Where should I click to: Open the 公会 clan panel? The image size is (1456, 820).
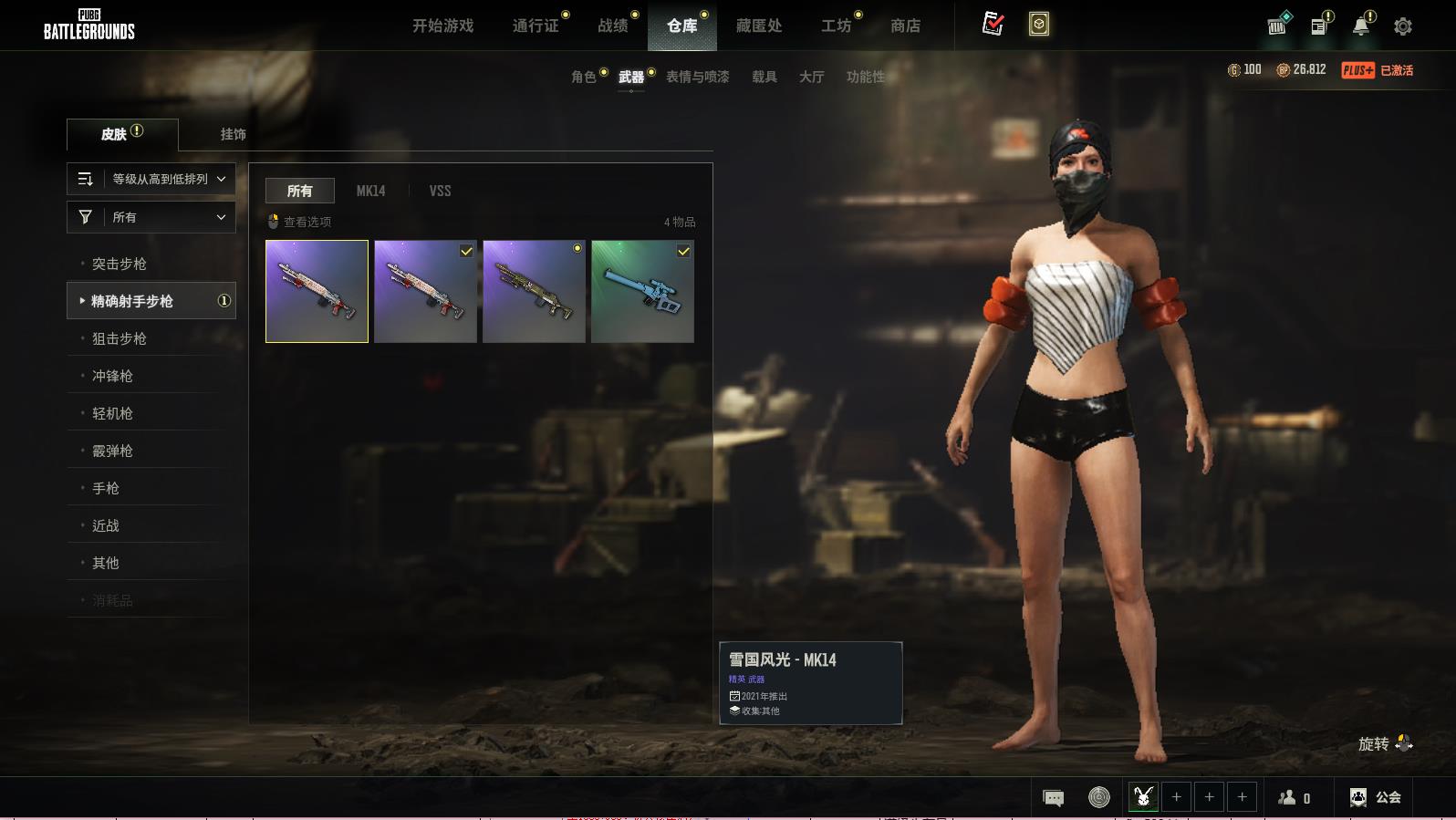[x=1376, y=797]
